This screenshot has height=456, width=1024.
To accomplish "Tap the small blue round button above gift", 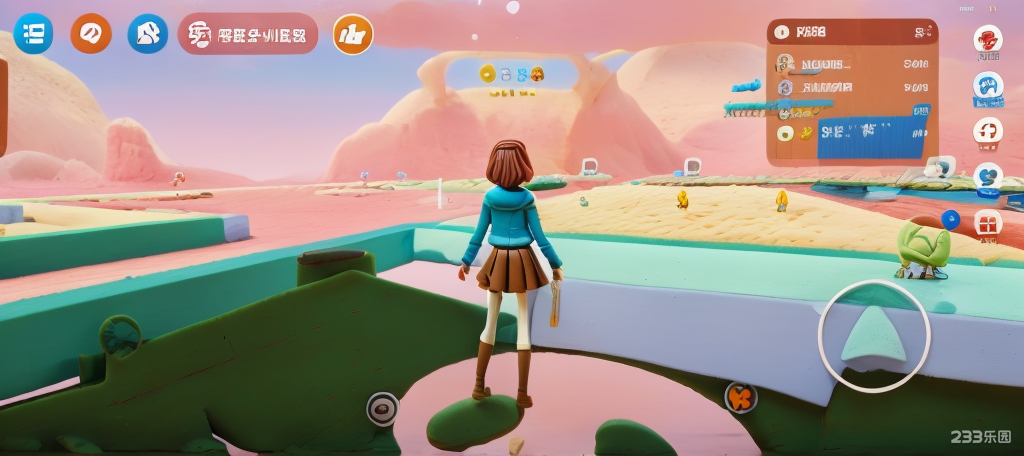I will click(x=950, y=219).
